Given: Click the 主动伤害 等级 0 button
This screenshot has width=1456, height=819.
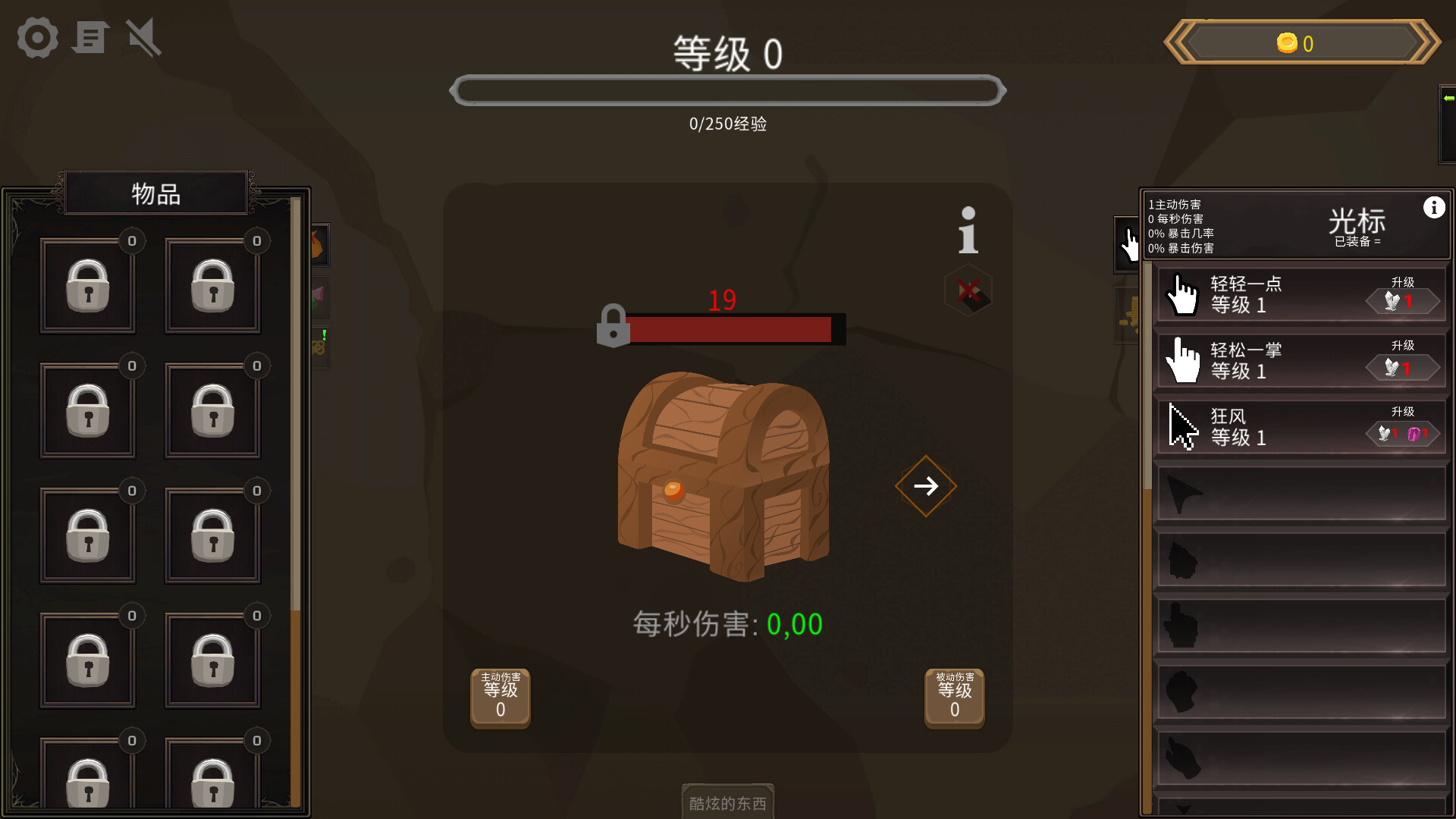Looking at the screenshot, I should coord(500,698).
